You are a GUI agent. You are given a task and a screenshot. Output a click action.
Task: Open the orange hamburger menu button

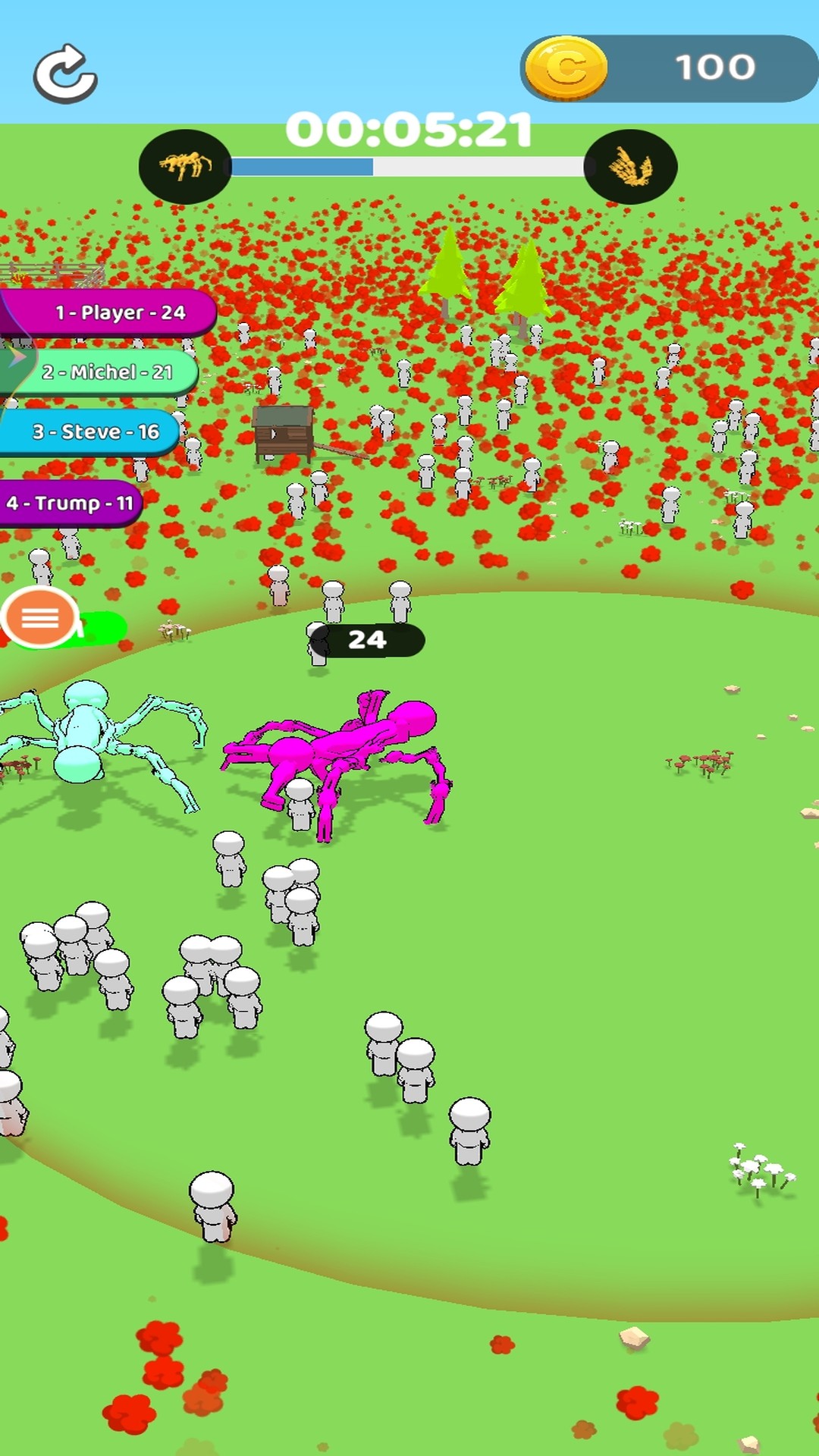click(40, 618)
